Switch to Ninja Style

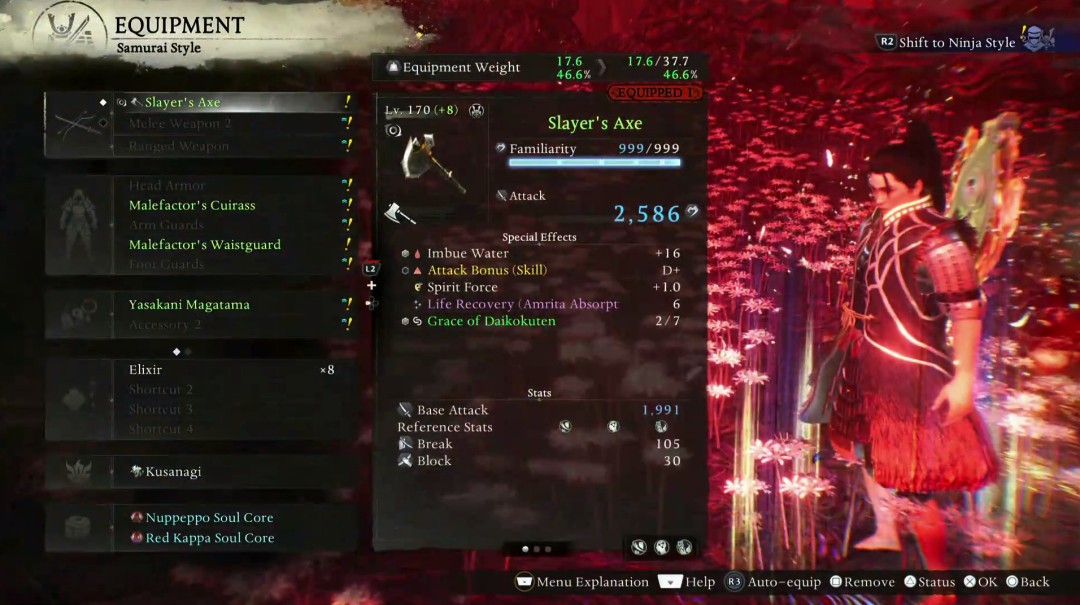click(x=956, y=43)
